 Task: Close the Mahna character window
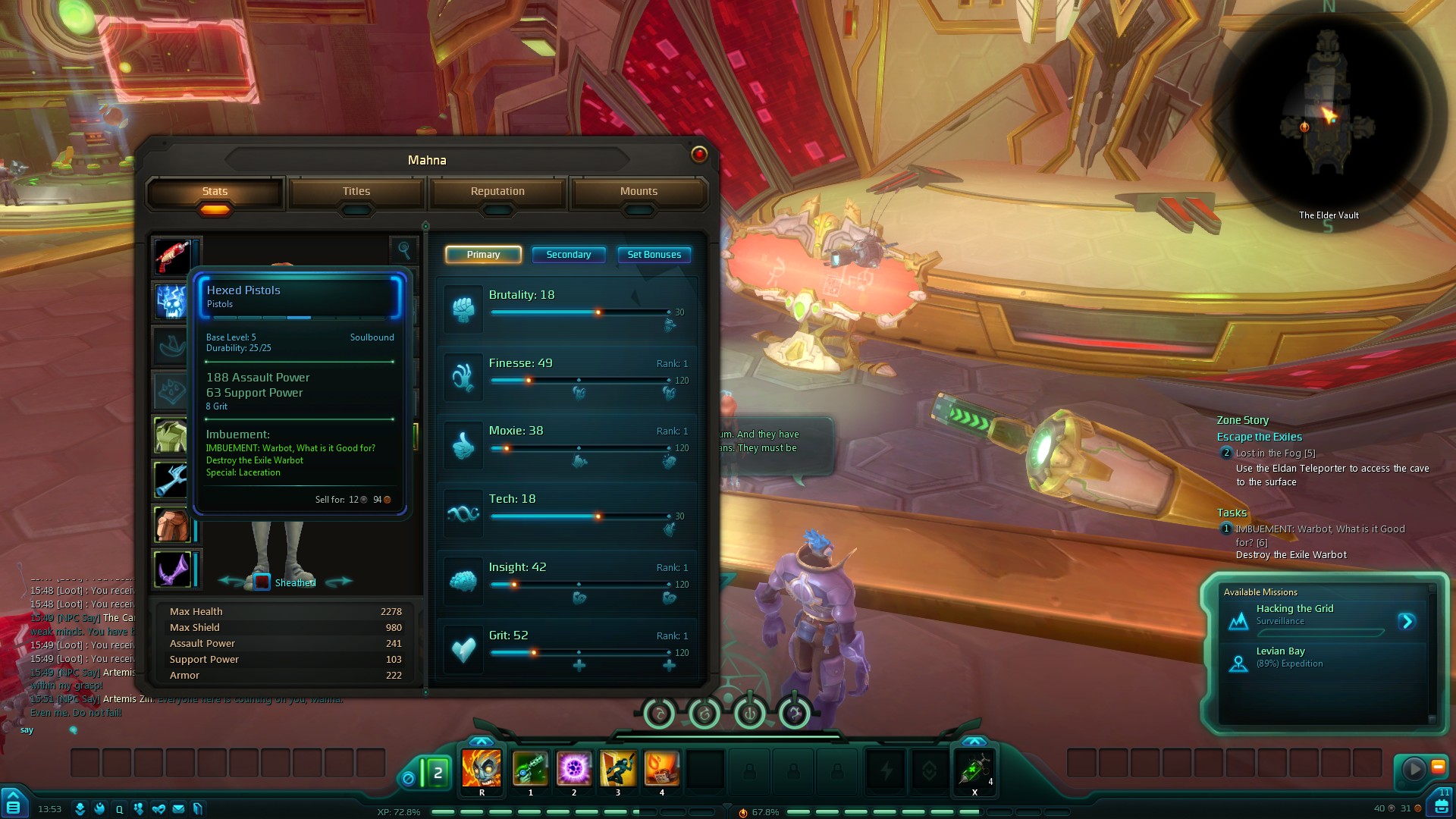(x=699, y=155)
